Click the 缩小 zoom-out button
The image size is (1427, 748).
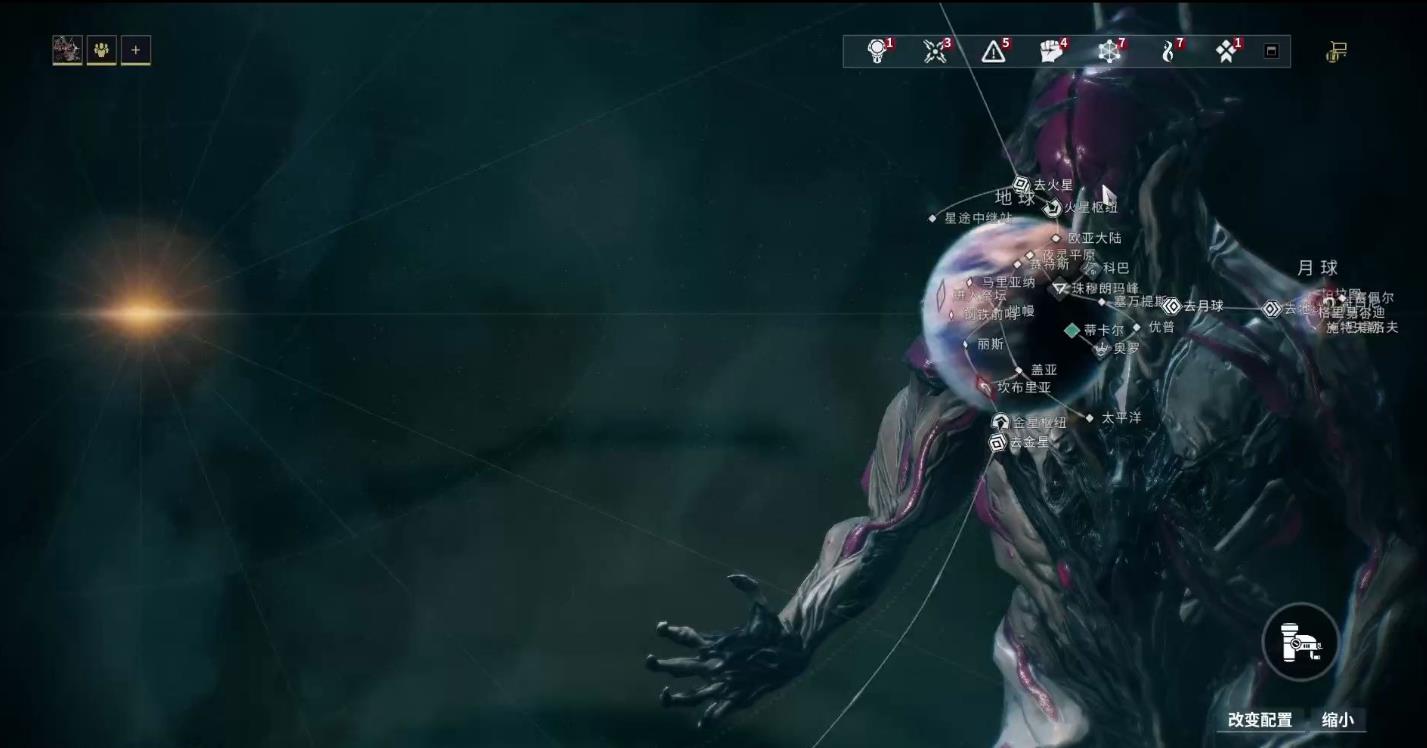1337,720
